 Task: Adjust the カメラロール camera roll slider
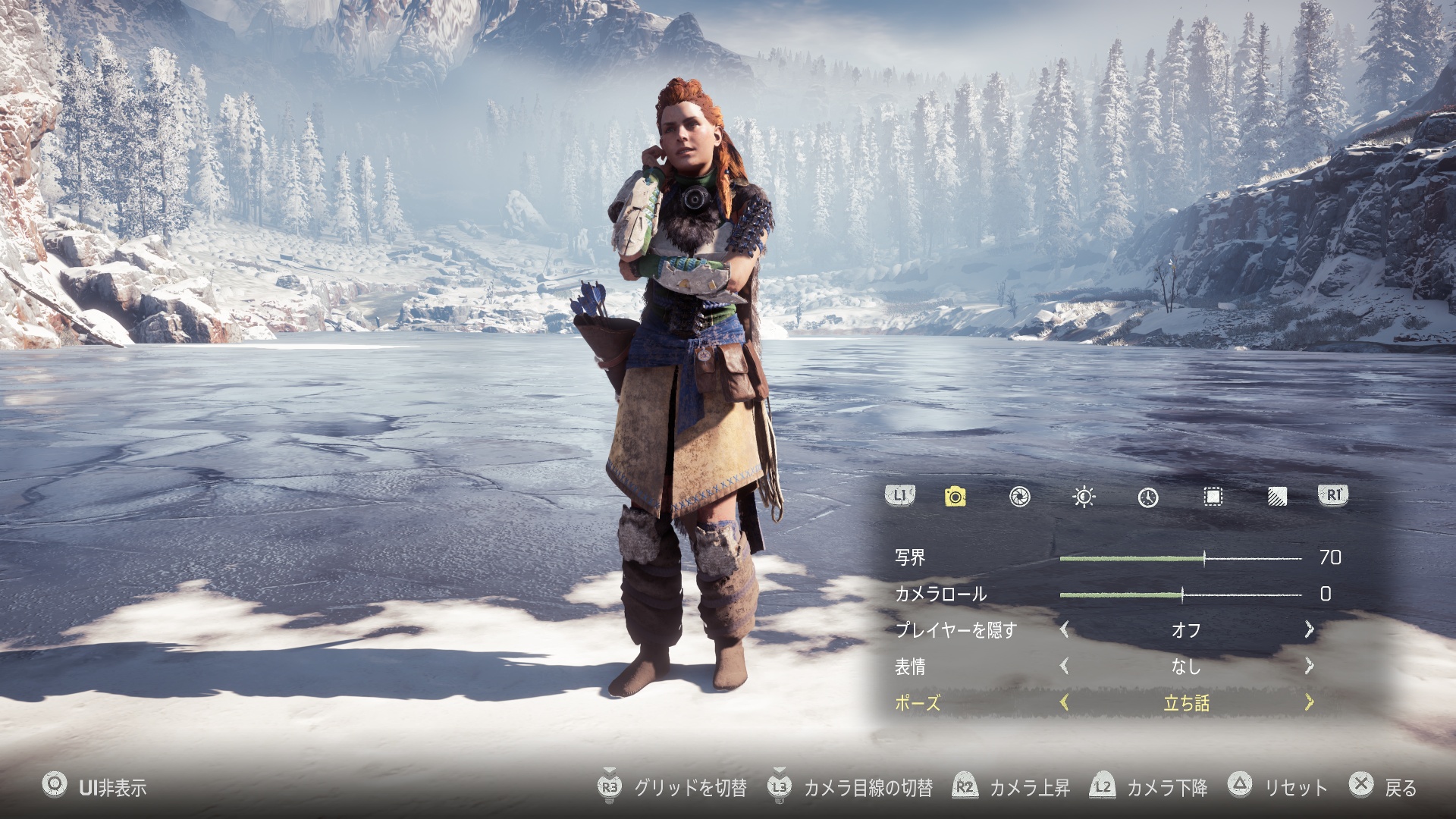point(1182,595)
